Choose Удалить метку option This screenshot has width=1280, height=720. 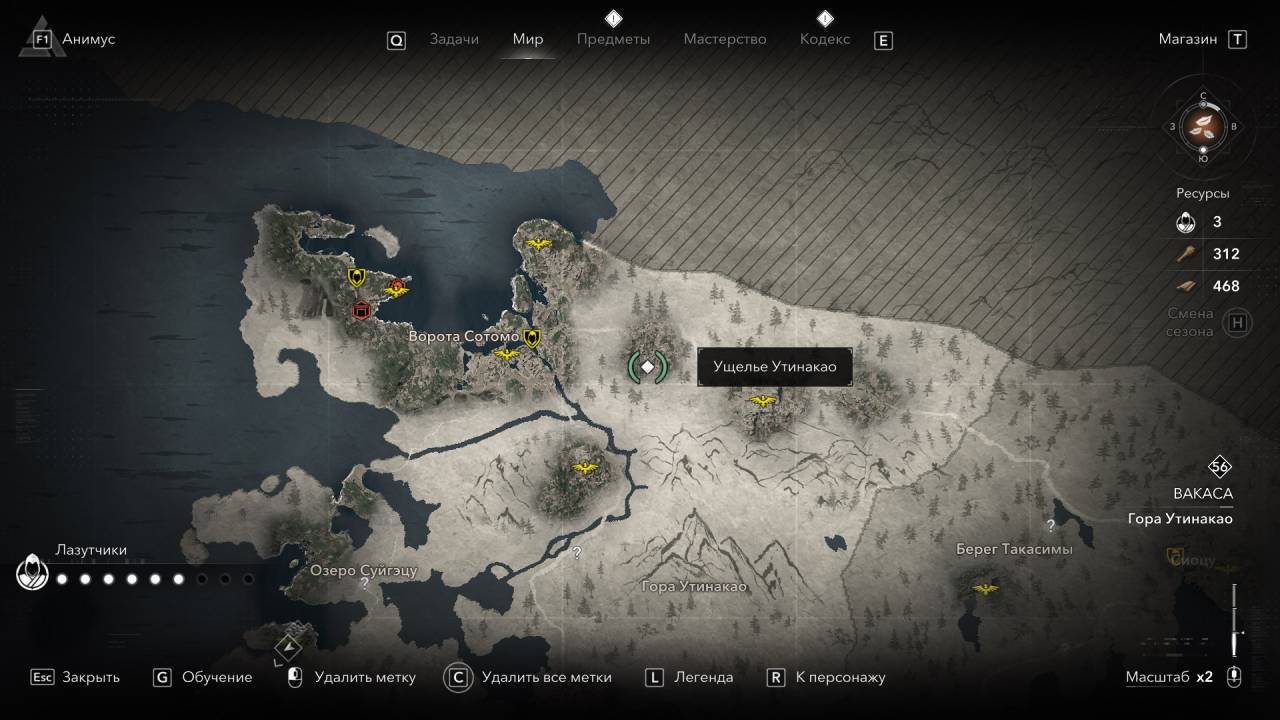pyautogui.click(x=364, y=677)
